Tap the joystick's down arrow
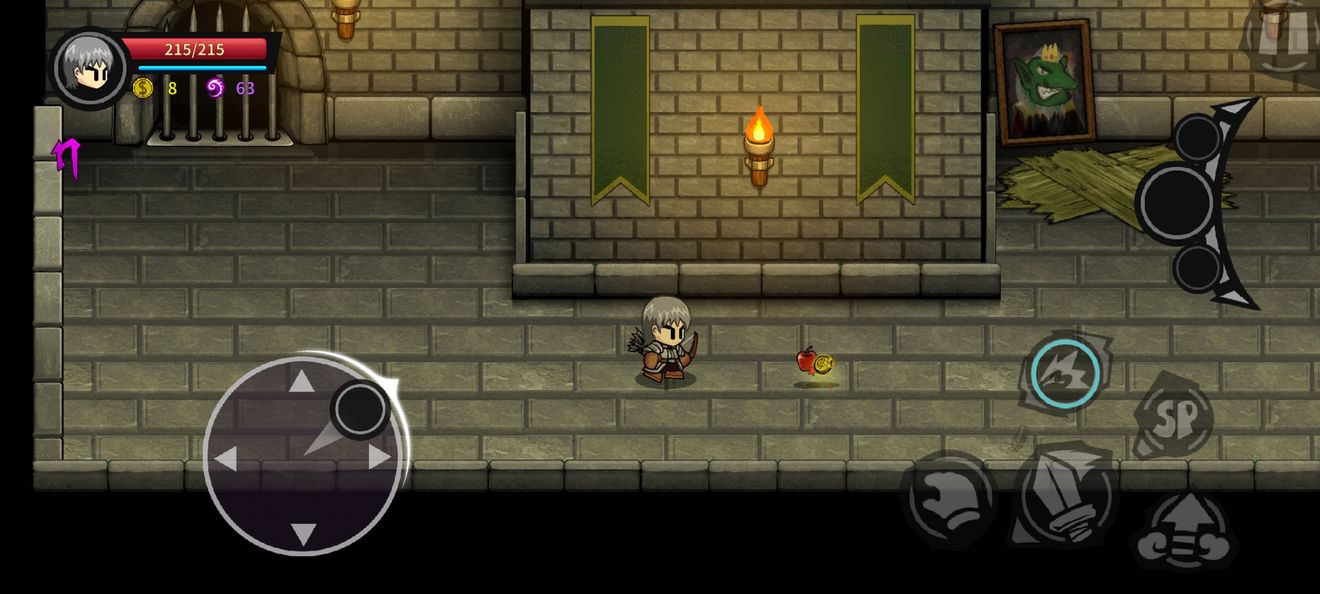1320x594 pixels. 302,533
